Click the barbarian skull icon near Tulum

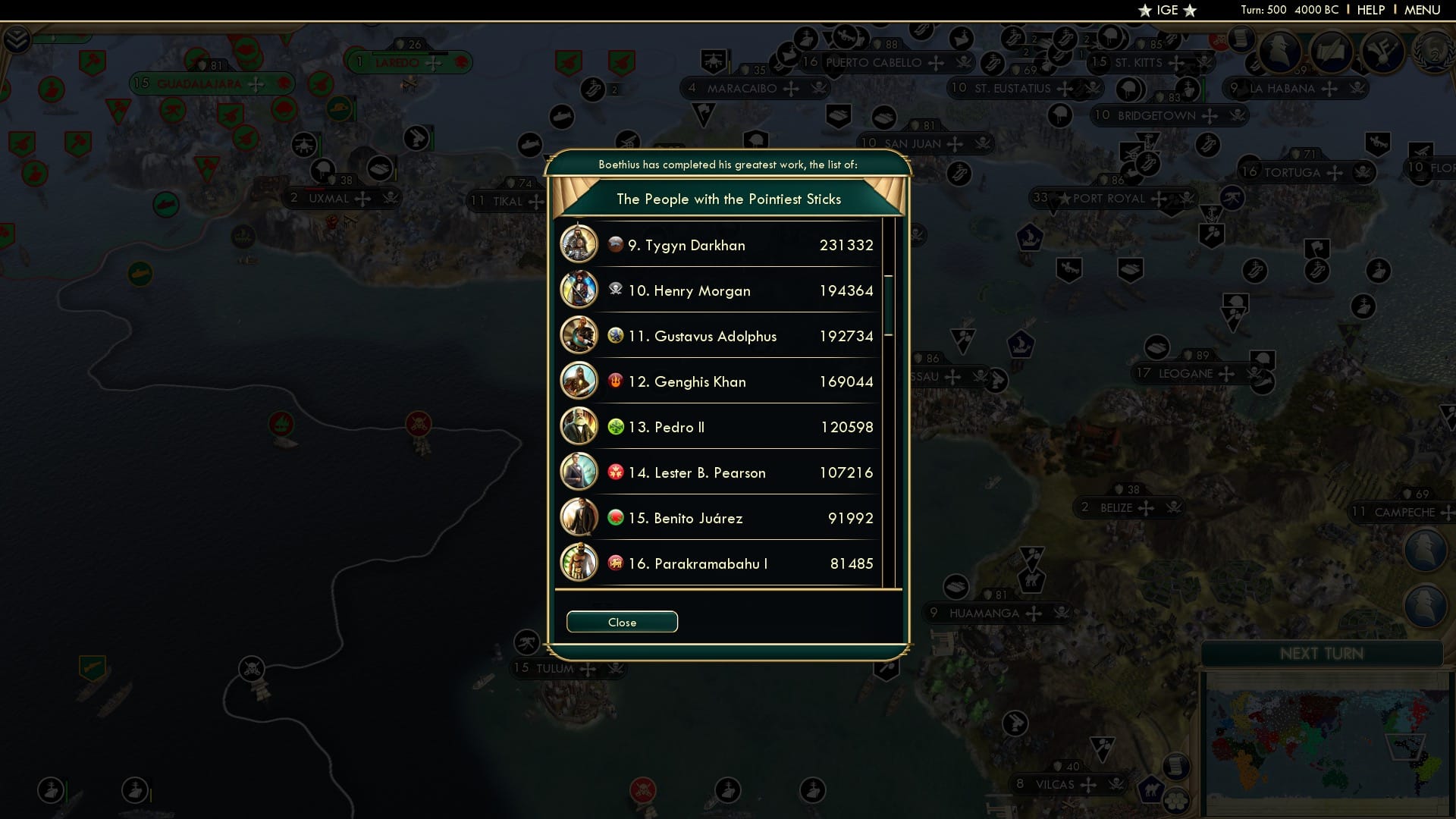[616, 670]
